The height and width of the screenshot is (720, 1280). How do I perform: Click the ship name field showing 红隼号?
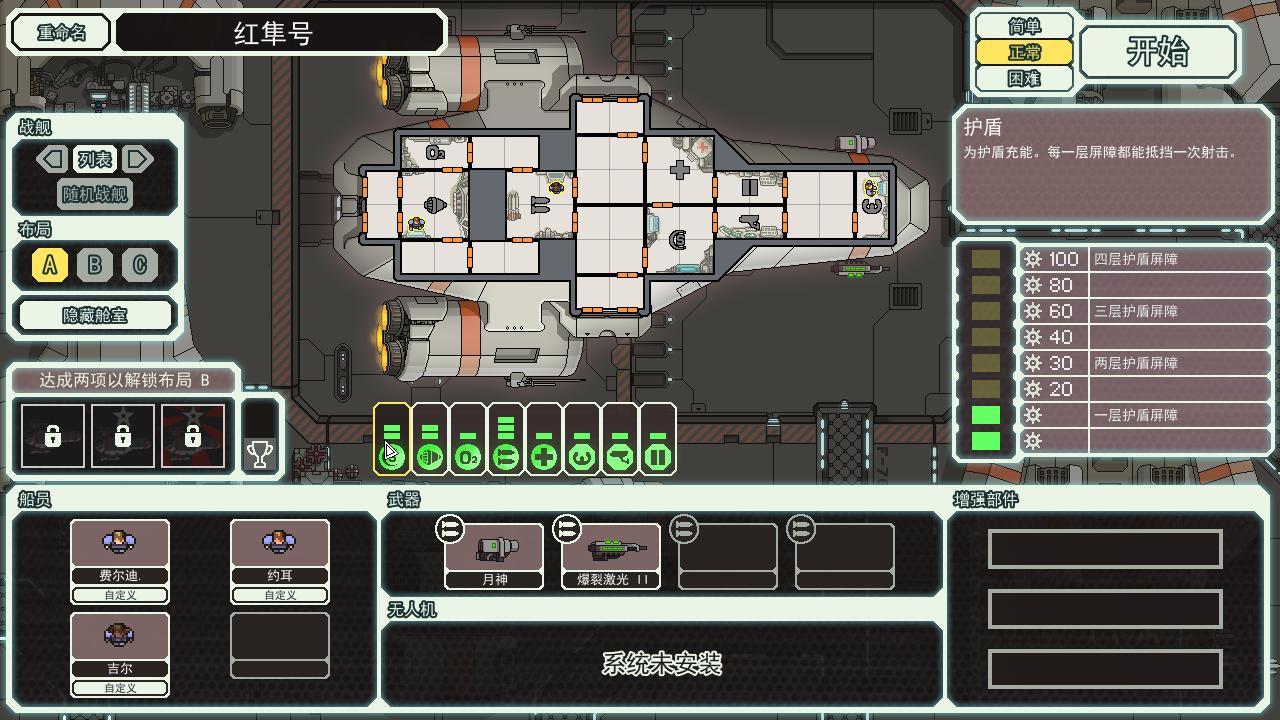[280, 33]
